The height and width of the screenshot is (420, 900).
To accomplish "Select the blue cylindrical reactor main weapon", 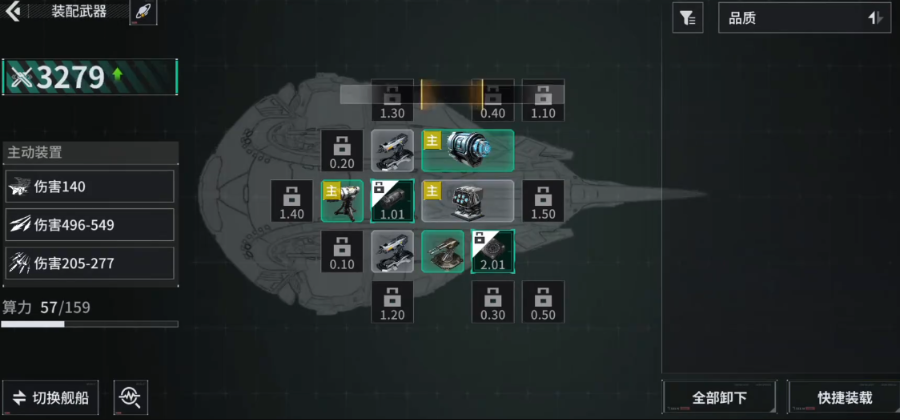I will [x=468, y=150].
